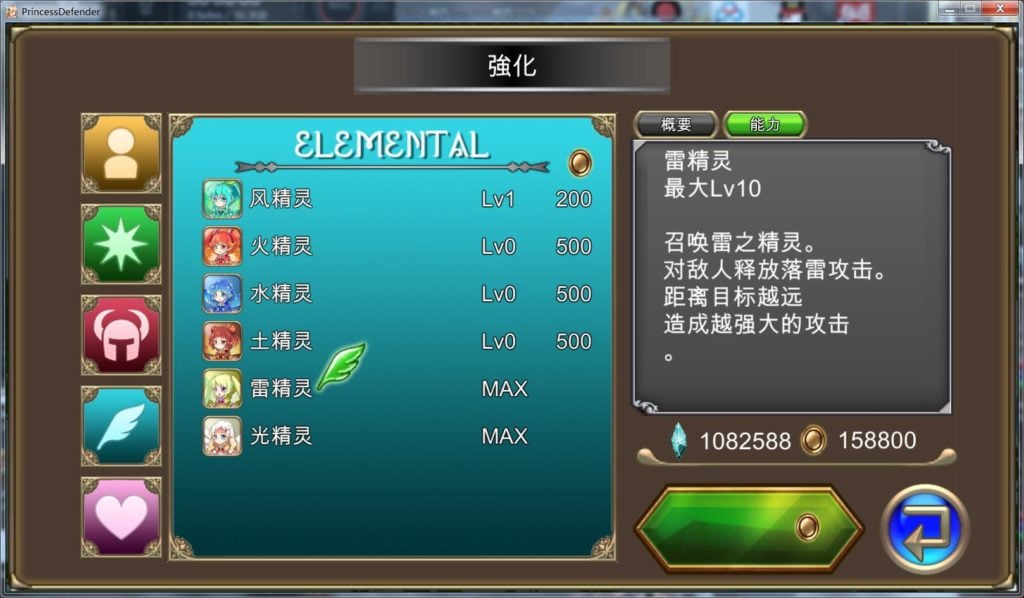Open the 能力 ability tab
The image size is (1024, 598).
764,125
